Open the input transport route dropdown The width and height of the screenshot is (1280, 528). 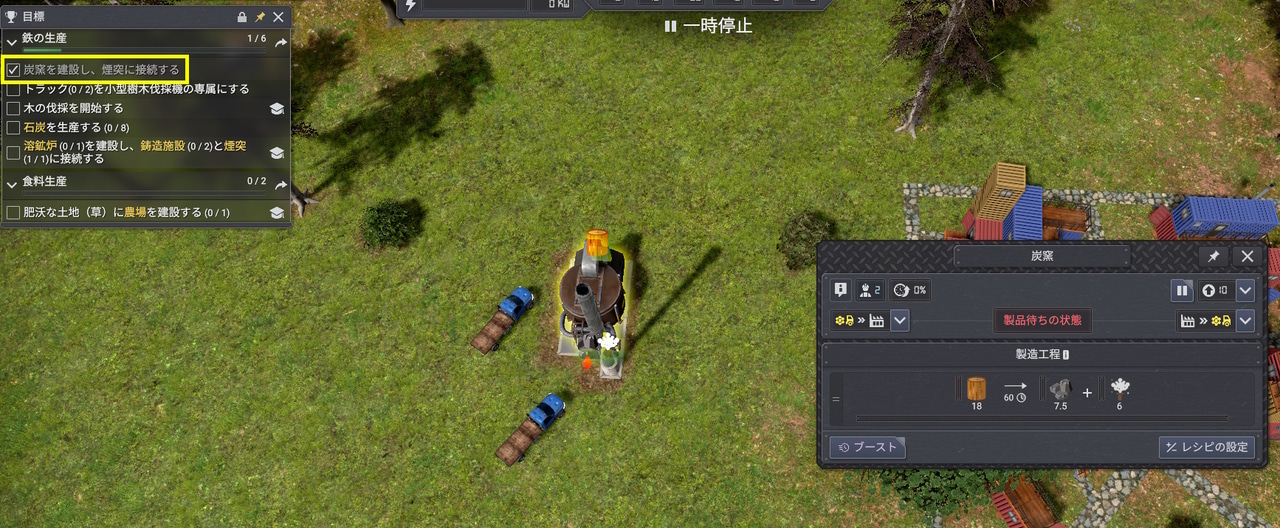[900, 321]
